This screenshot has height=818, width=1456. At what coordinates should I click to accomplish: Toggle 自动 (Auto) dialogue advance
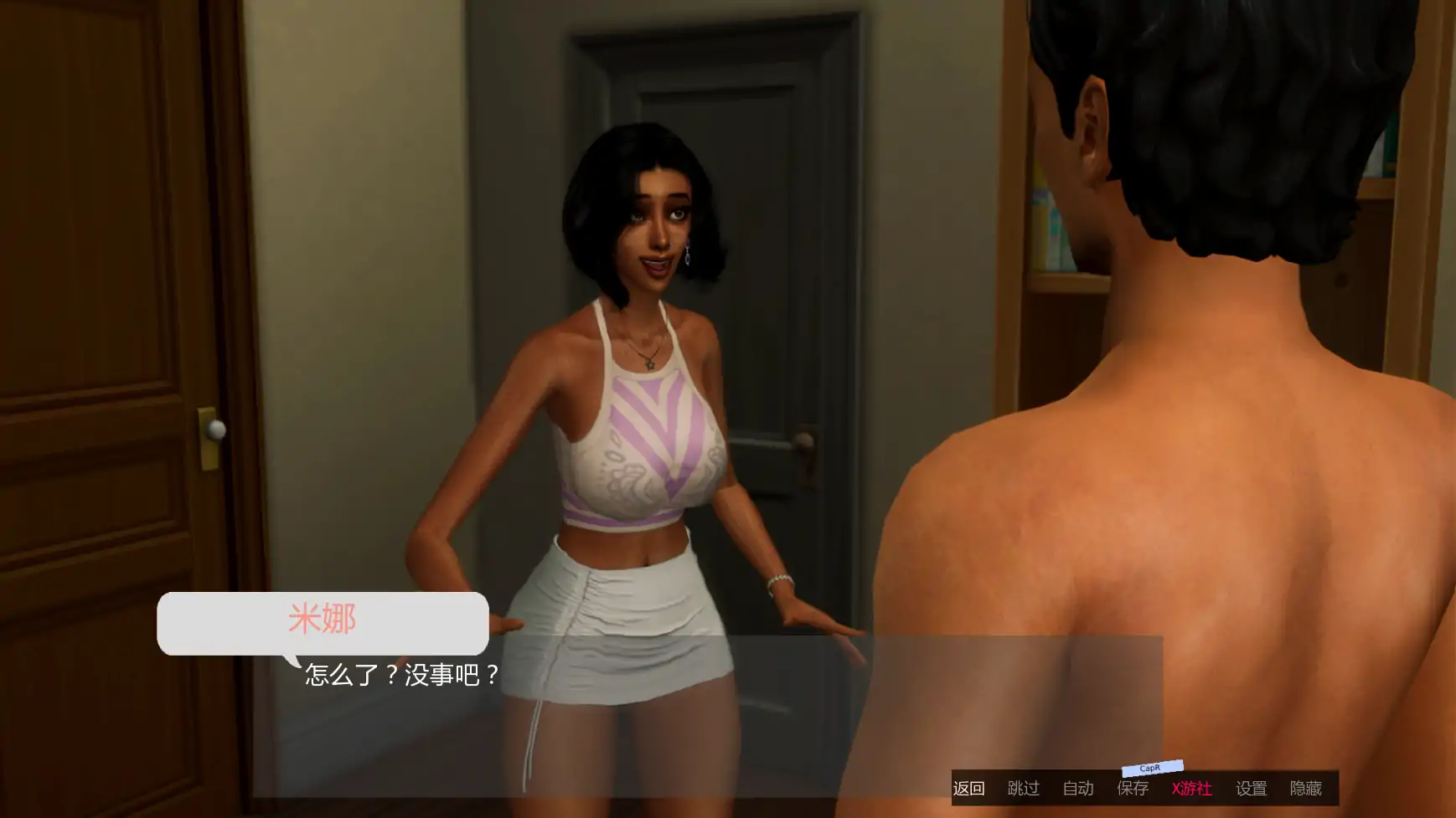[1078, 789]
